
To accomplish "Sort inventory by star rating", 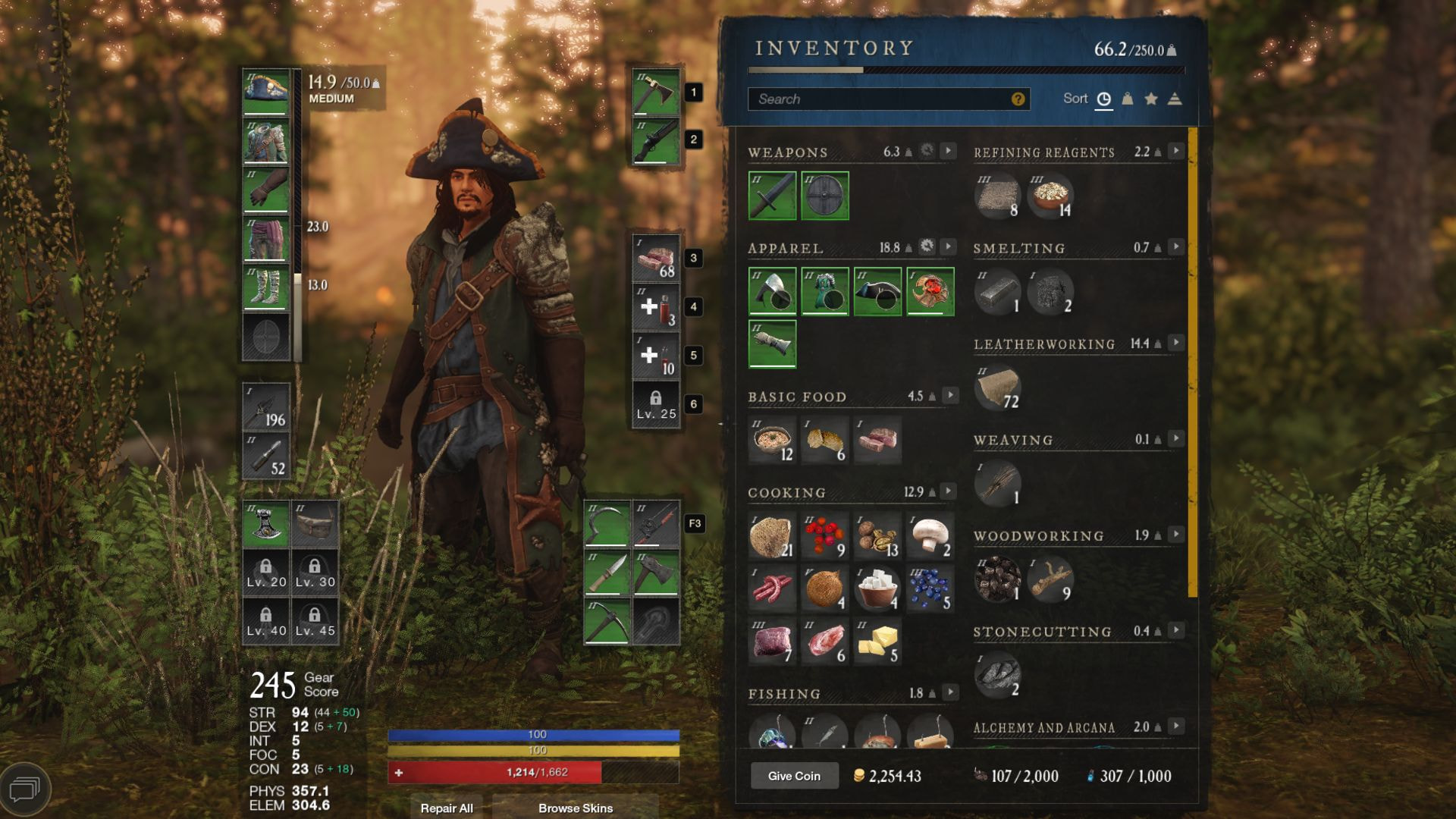I will [x=1151, y=99].
